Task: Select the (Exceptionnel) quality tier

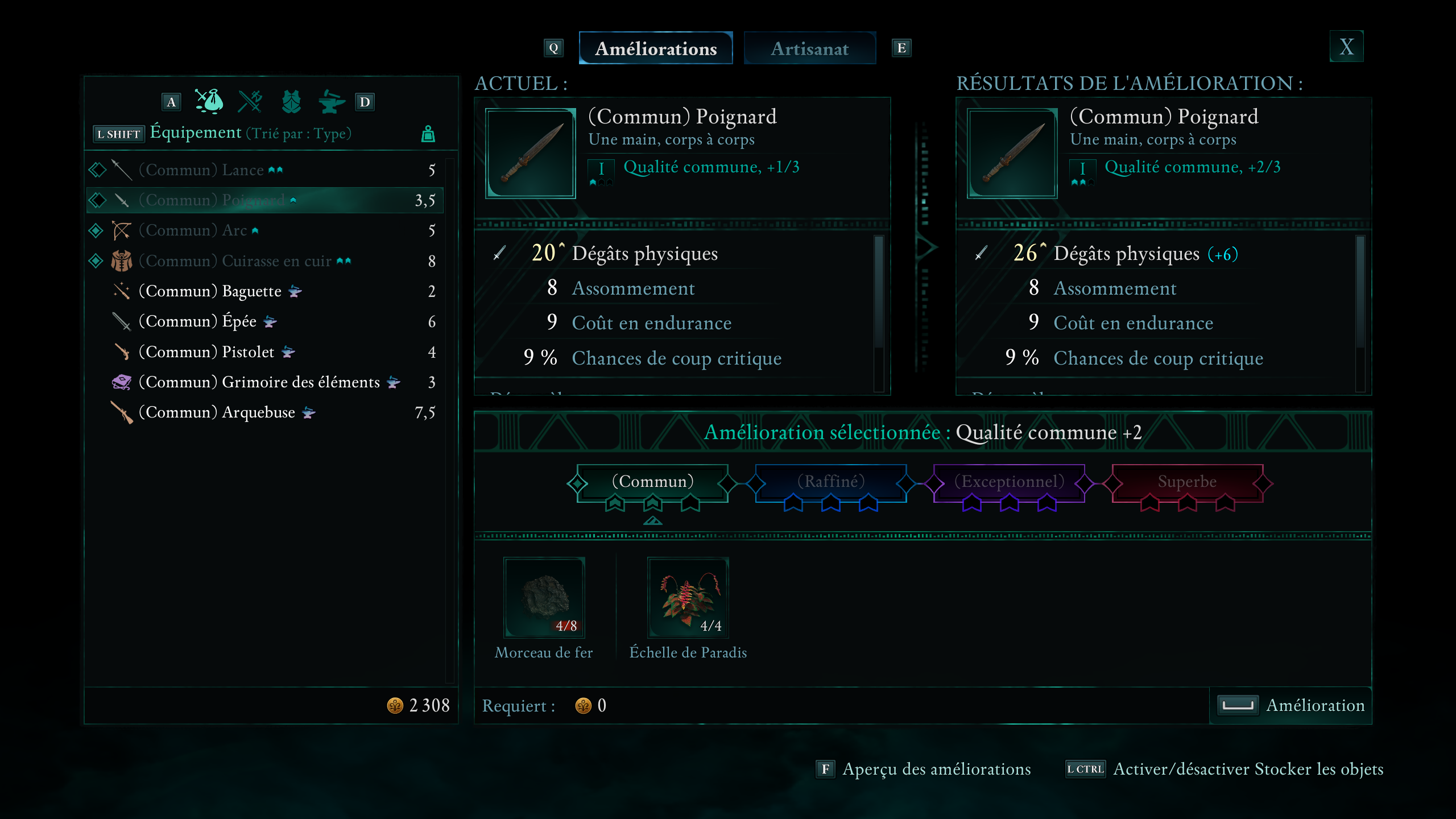Action: (1009, 482)
